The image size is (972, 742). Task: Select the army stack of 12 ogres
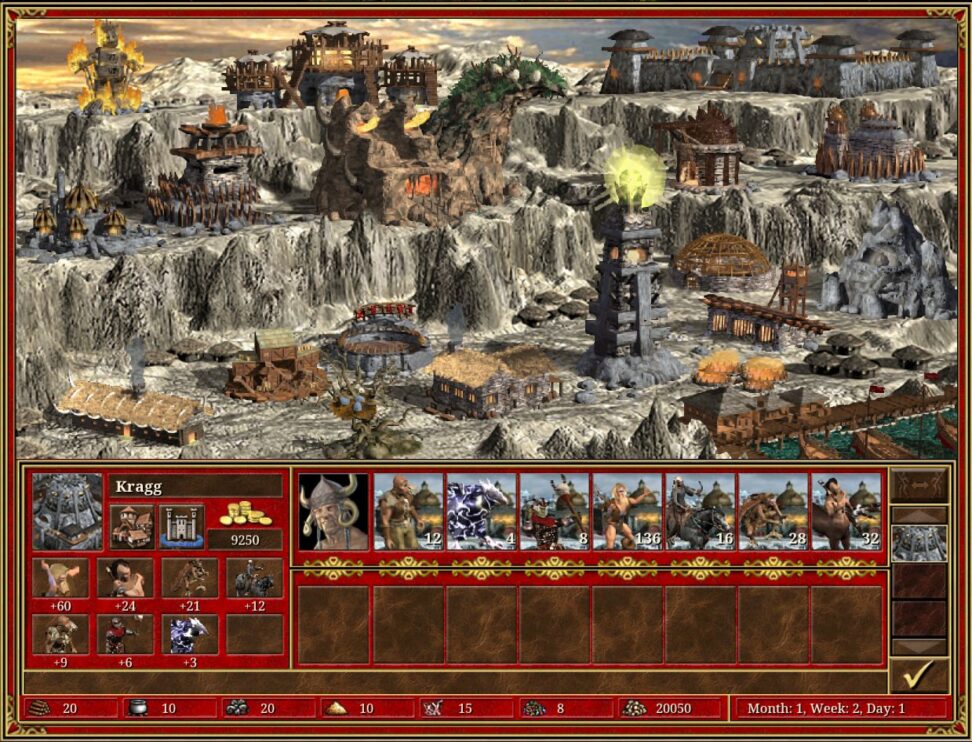tap(408, 511)
